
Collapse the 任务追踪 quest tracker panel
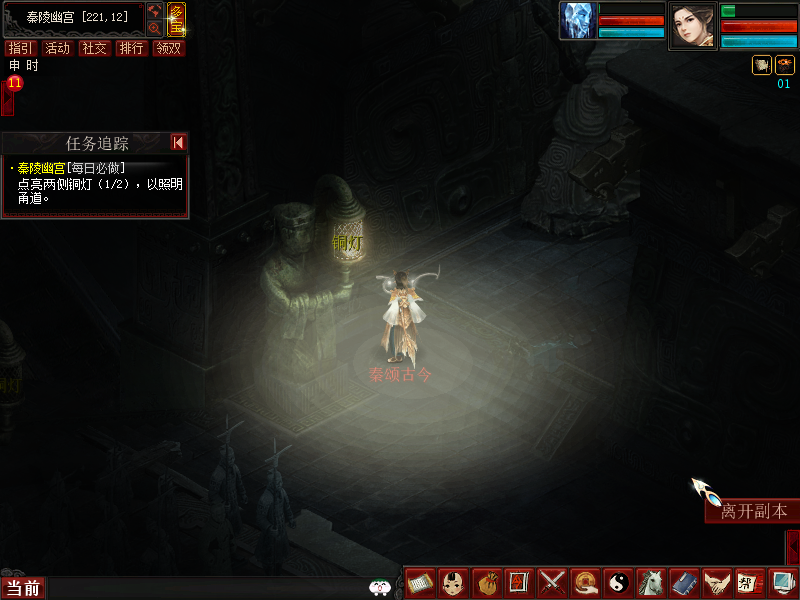178,143
